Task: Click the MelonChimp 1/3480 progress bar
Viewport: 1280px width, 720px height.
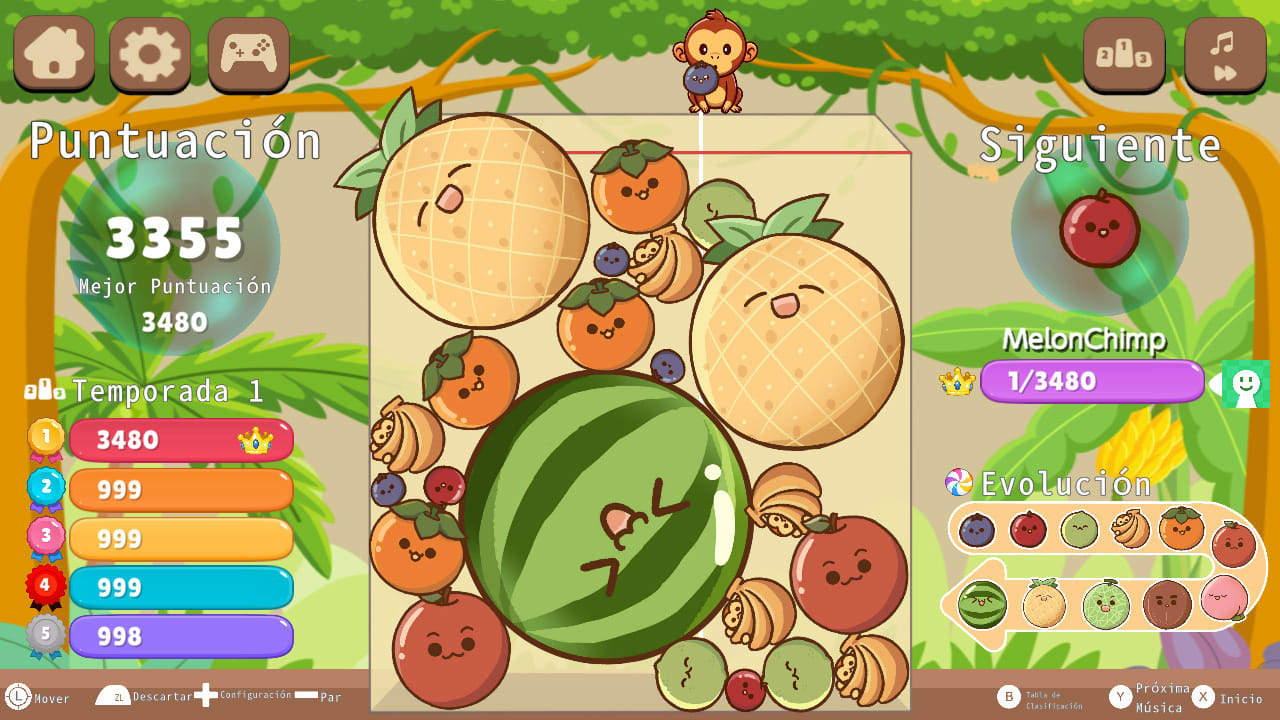Action: [1092, 381]
